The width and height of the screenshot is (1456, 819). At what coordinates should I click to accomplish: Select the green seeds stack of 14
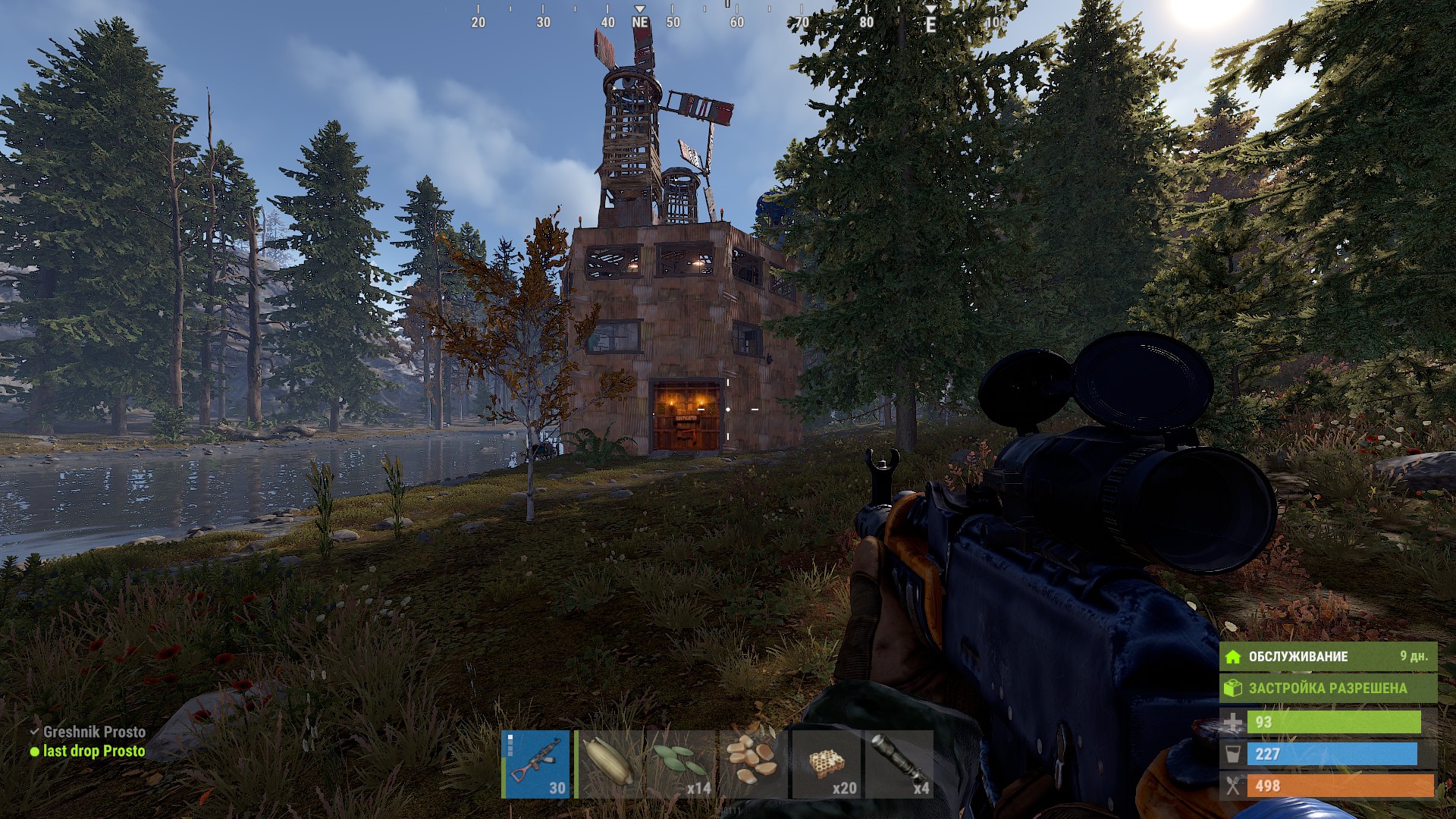[x=680, y=764]
